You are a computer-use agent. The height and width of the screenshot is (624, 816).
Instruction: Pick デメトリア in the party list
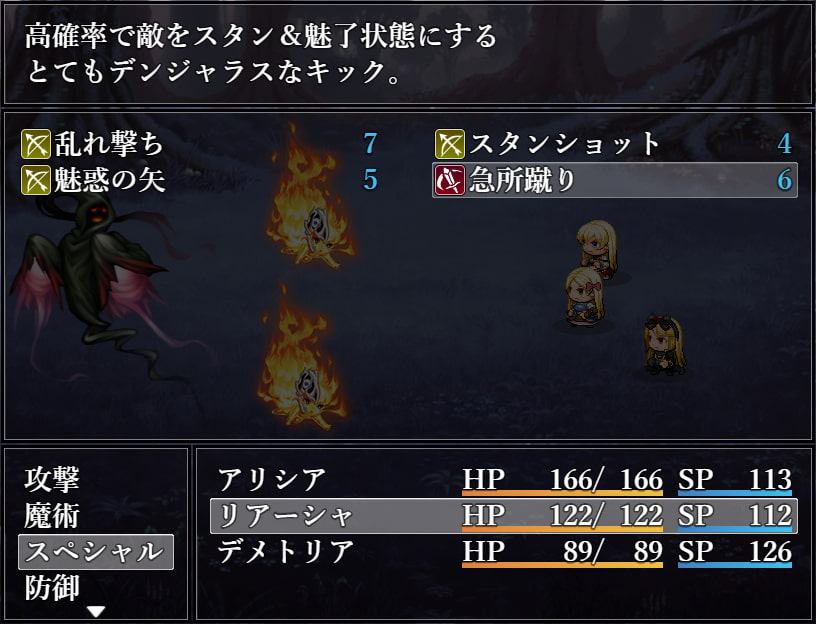tap(286, 551)
